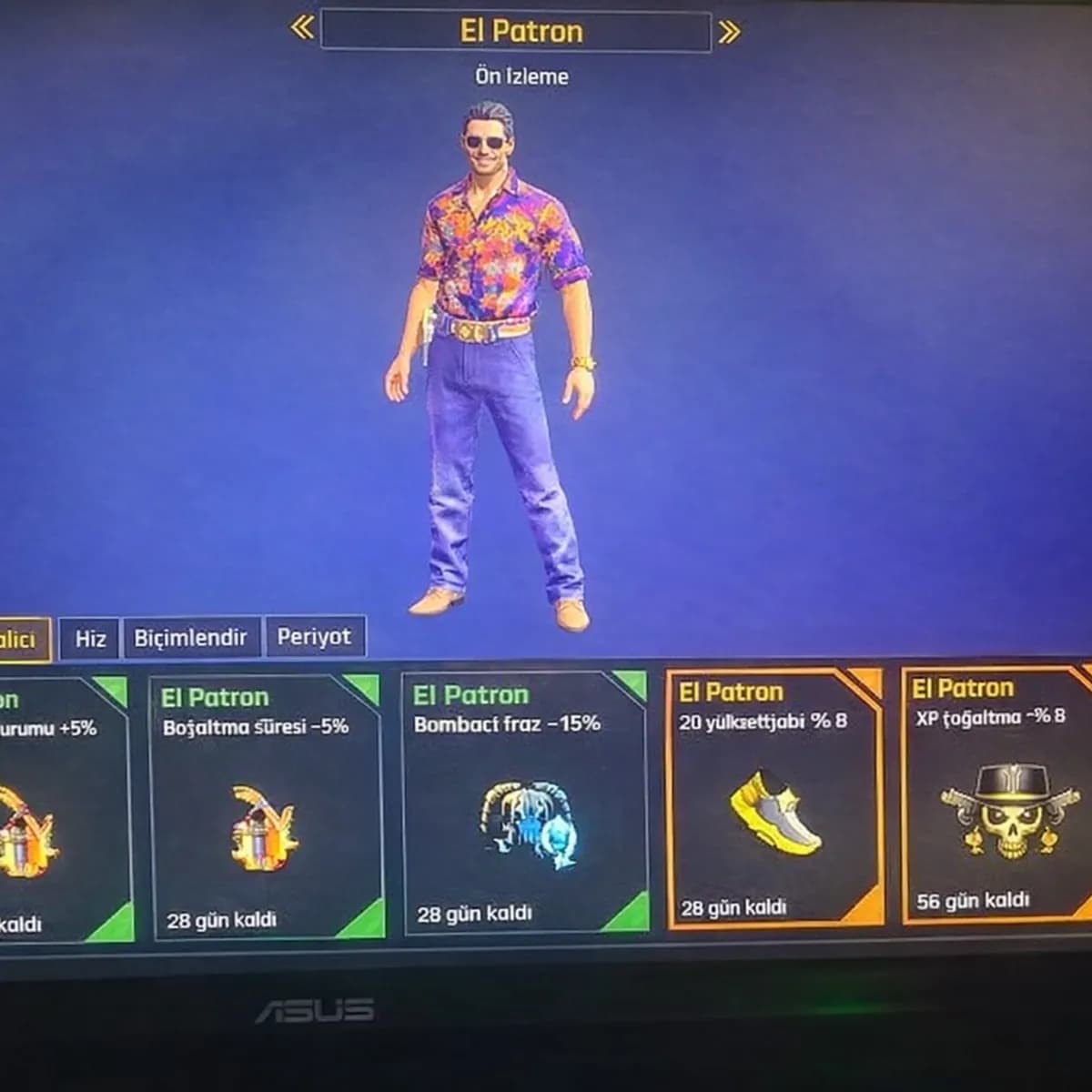Pick the yellow sneaker El Patron card

click(774, 799)
